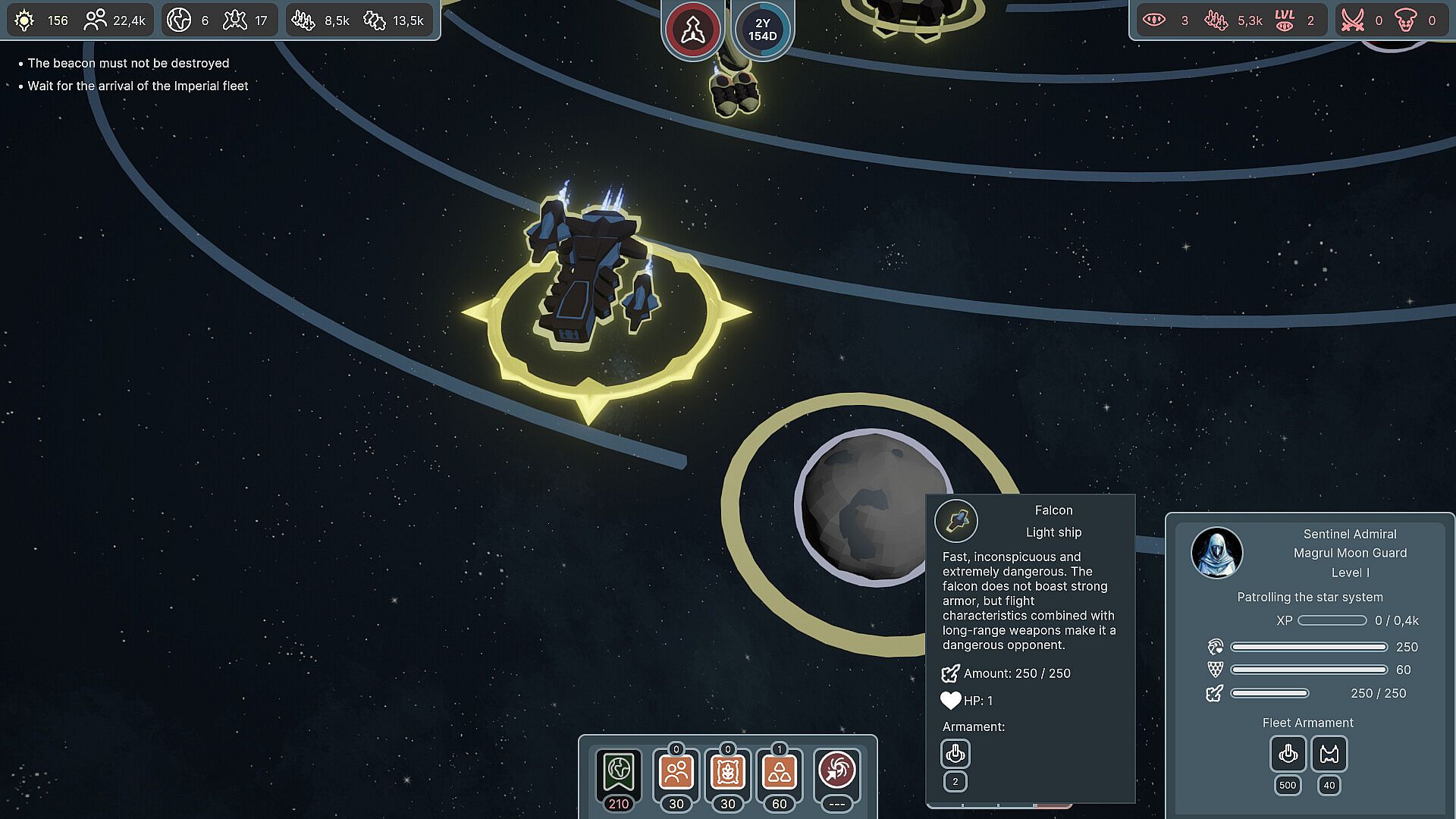Open the Sentinel Admiral portrait

click(1216, 553)
